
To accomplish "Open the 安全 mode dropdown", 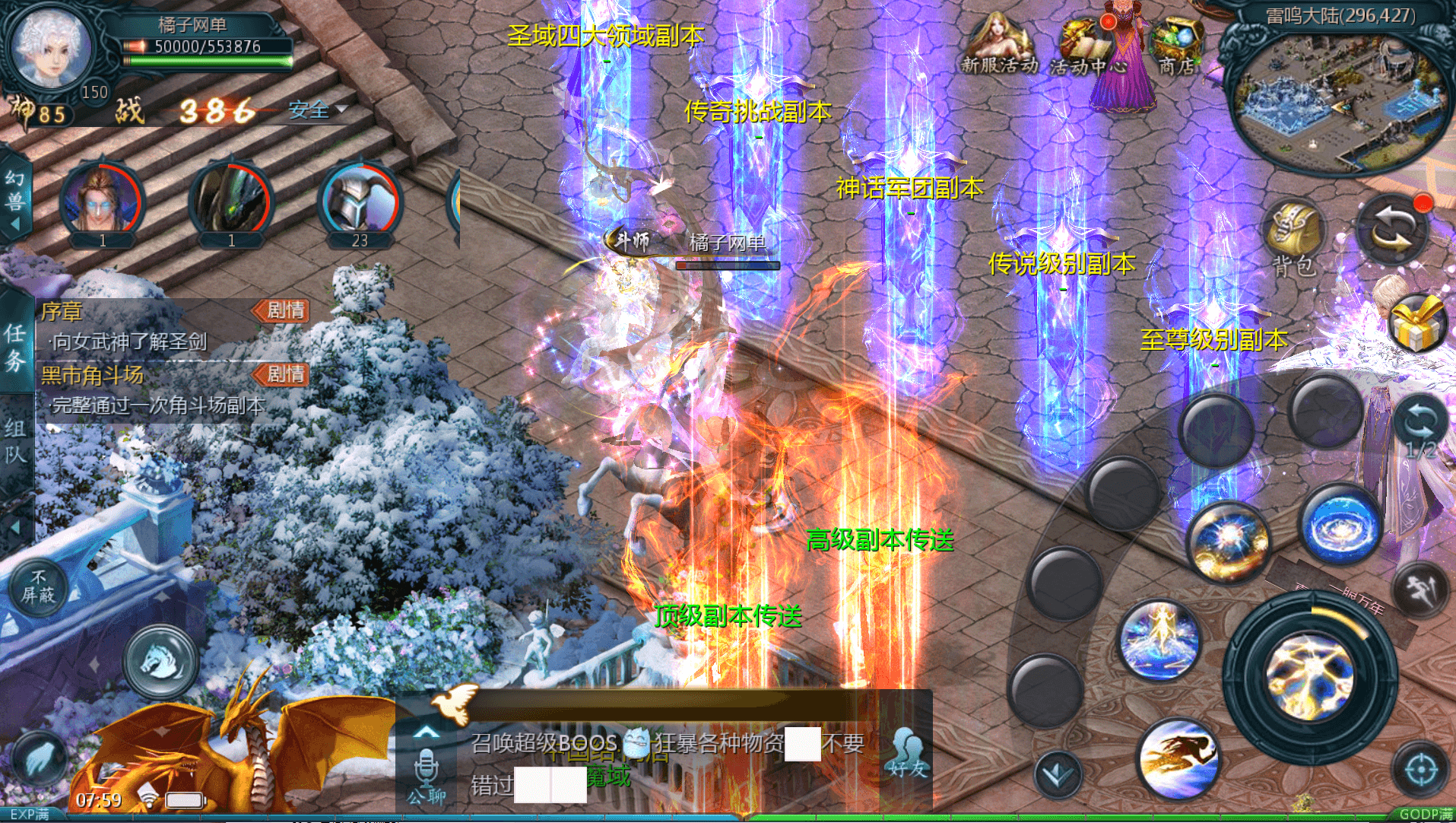I will (x=317, y=110).
